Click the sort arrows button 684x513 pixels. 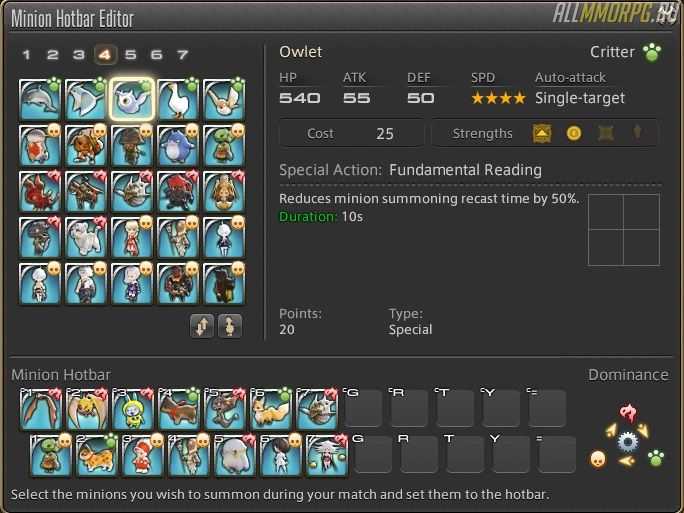tap(202, 326)
